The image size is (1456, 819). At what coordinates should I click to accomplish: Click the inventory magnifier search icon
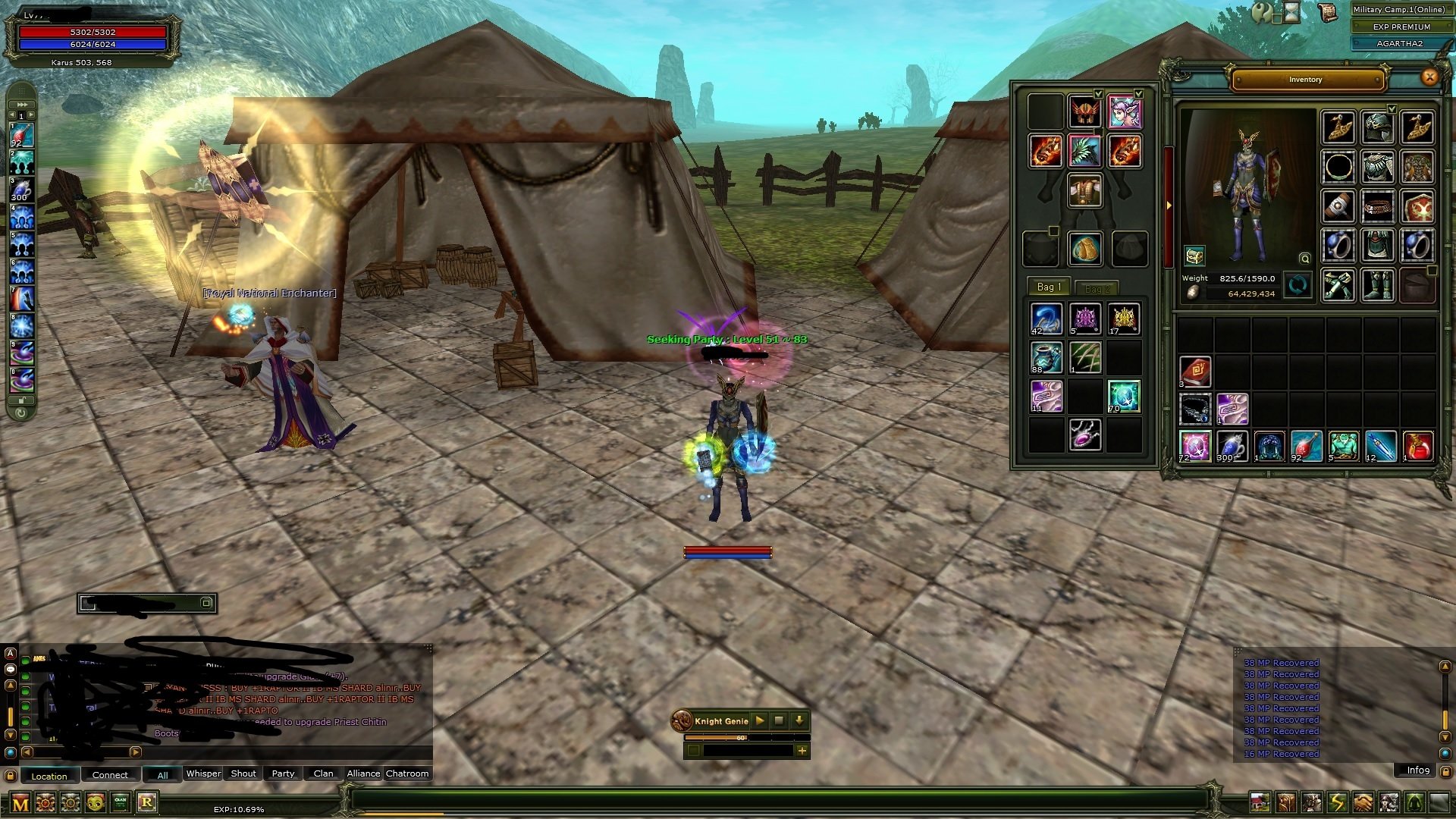tap(1305, 259)
